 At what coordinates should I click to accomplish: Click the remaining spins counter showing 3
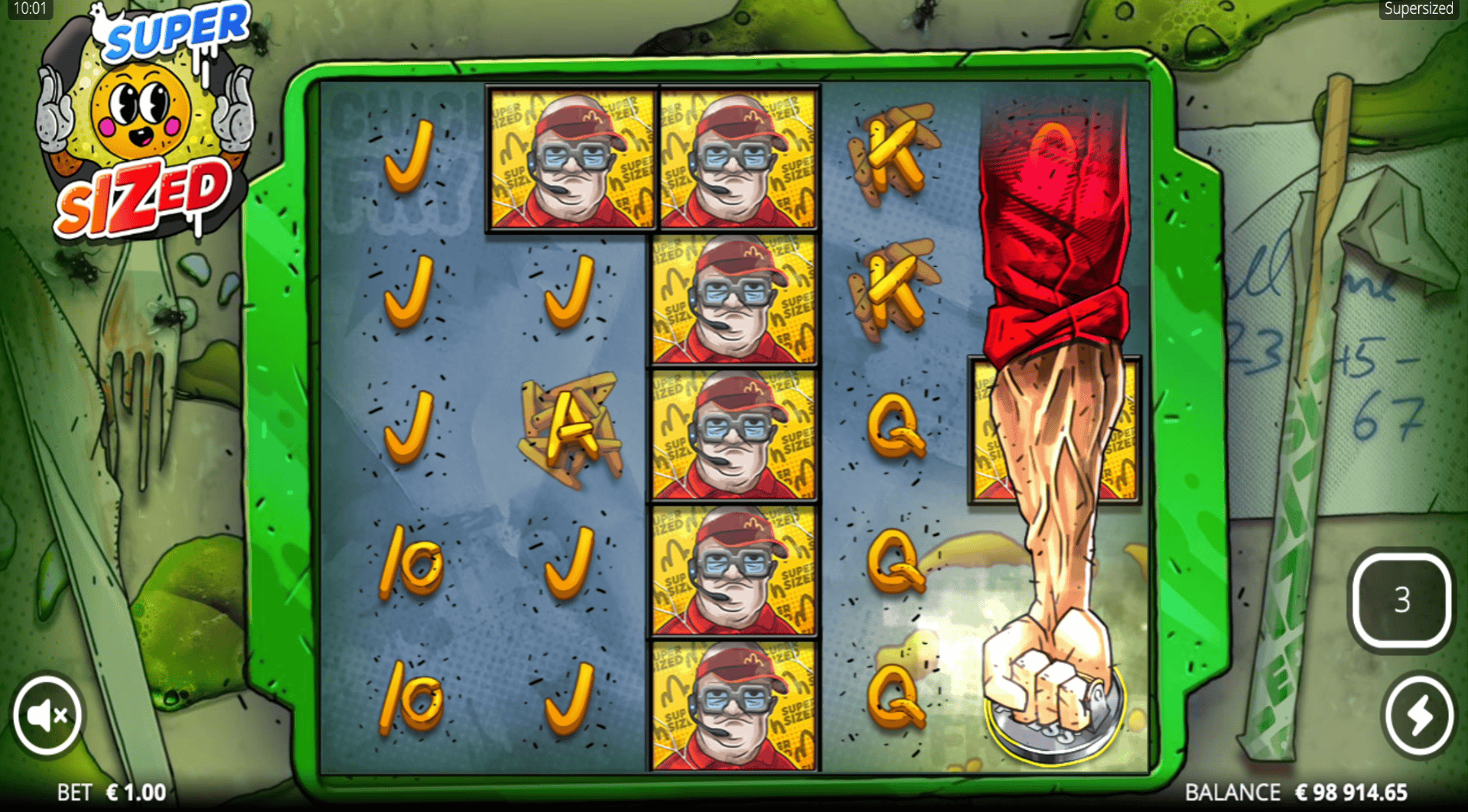click(1402, 602)
